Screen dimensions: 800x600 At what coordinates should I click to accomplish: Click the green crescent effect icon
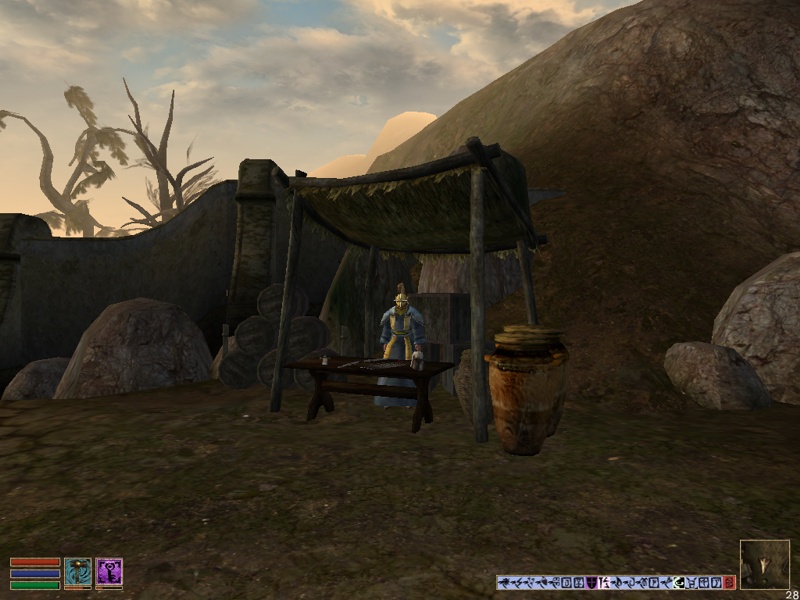pos(677,582)
